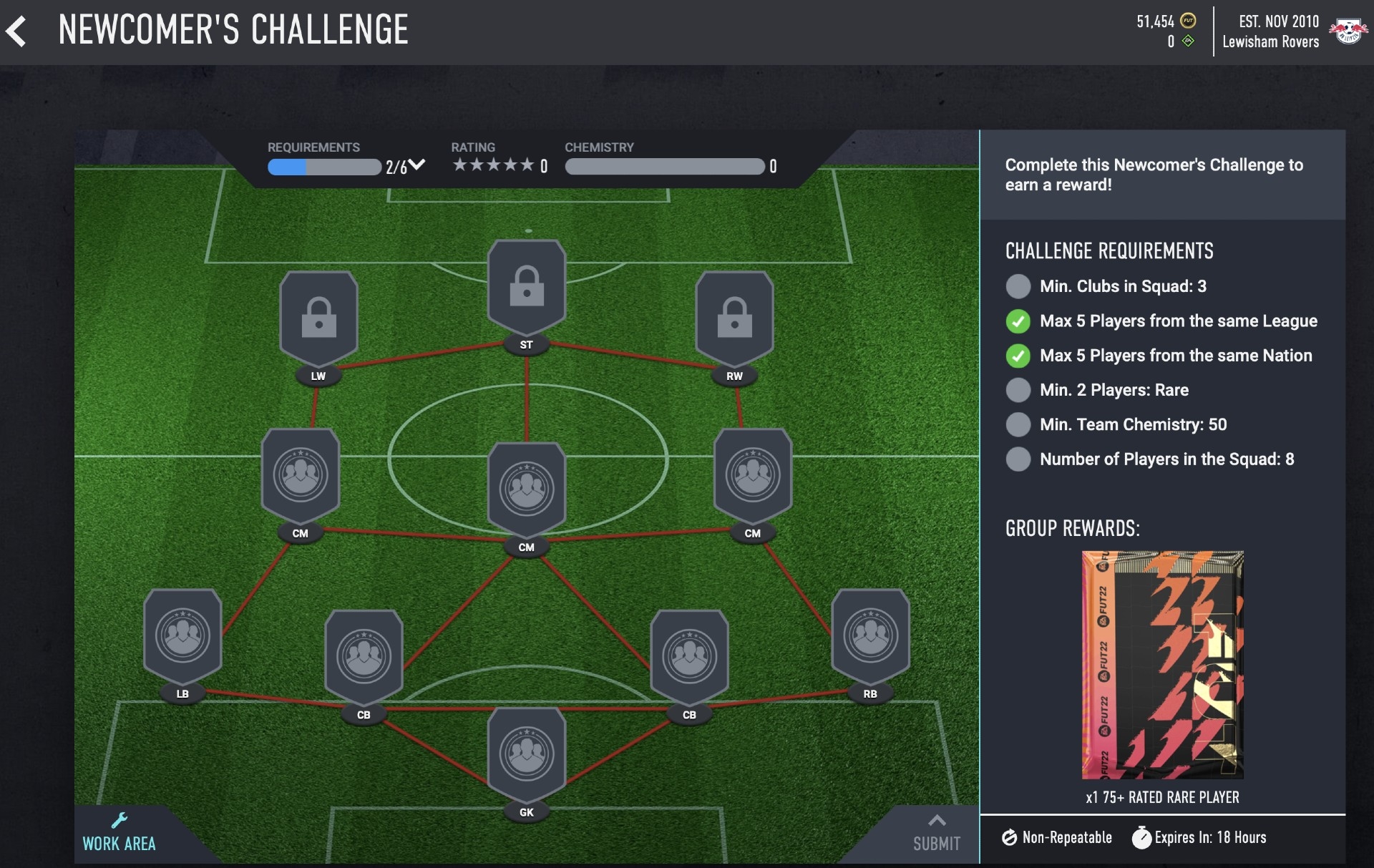Image resolution: width=1374 pixels, height=868 pixels.
Task: Click the empty GK position slot
Action: point(526,753)
